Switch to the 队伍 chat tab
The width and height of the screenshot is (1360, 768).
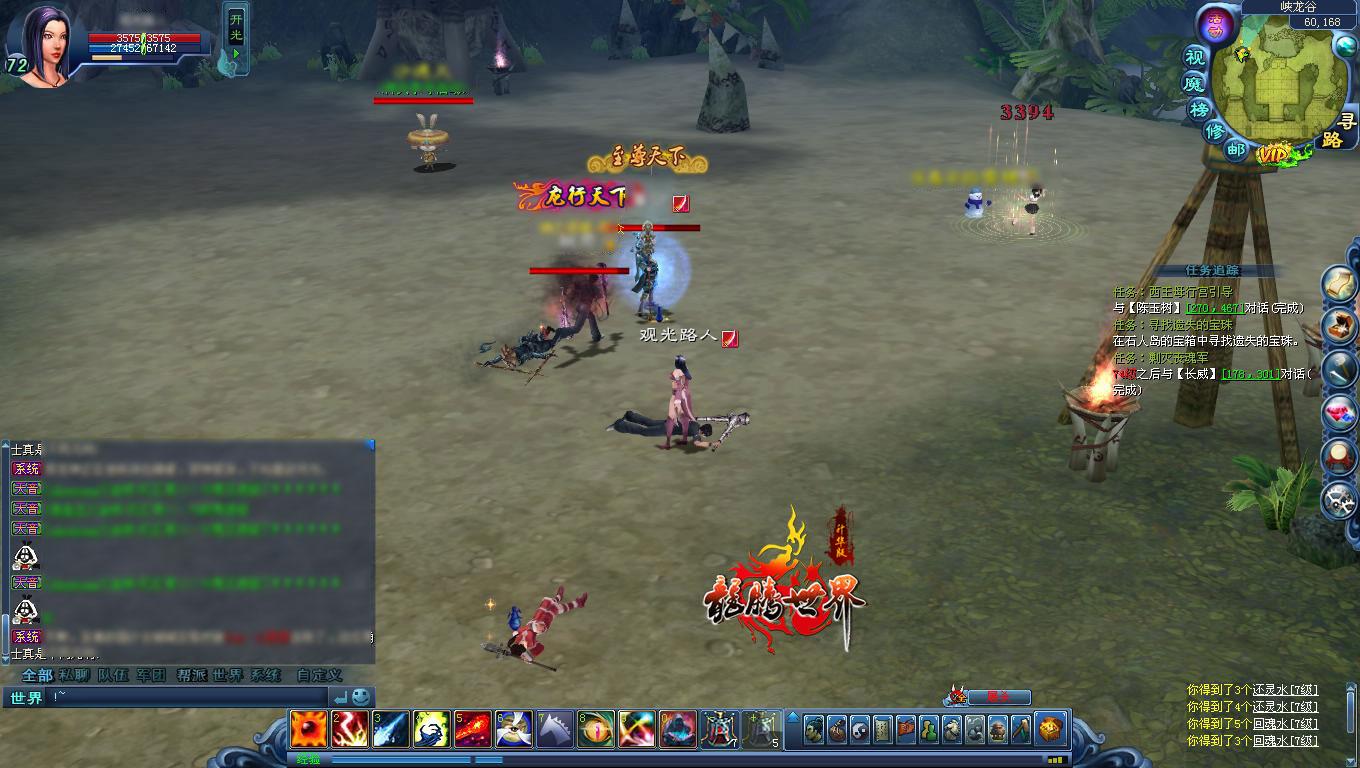point(113,675)
